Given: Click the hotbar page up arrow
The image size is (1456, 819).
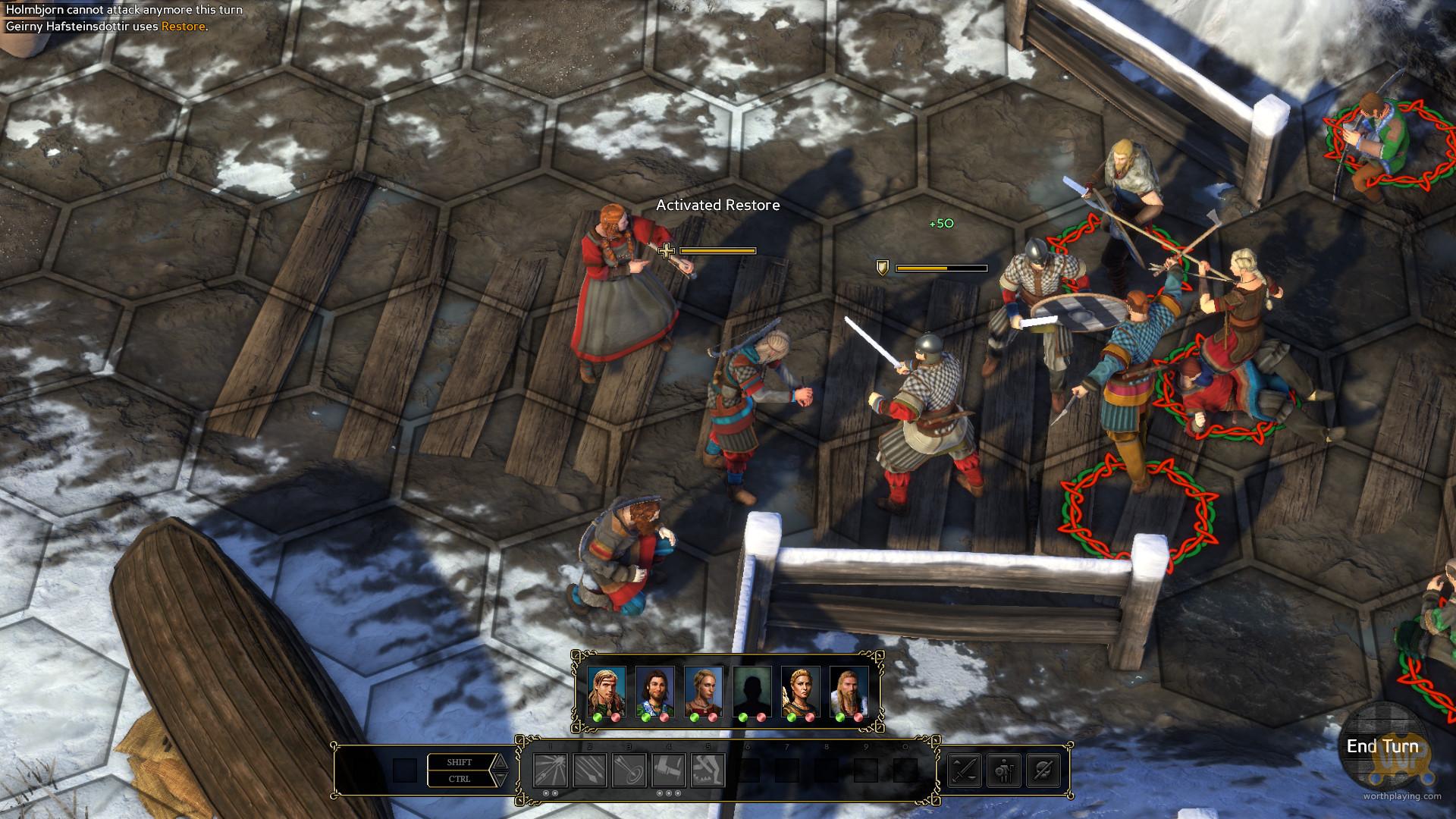Looking at the screenshot, I should pos(500,762).
